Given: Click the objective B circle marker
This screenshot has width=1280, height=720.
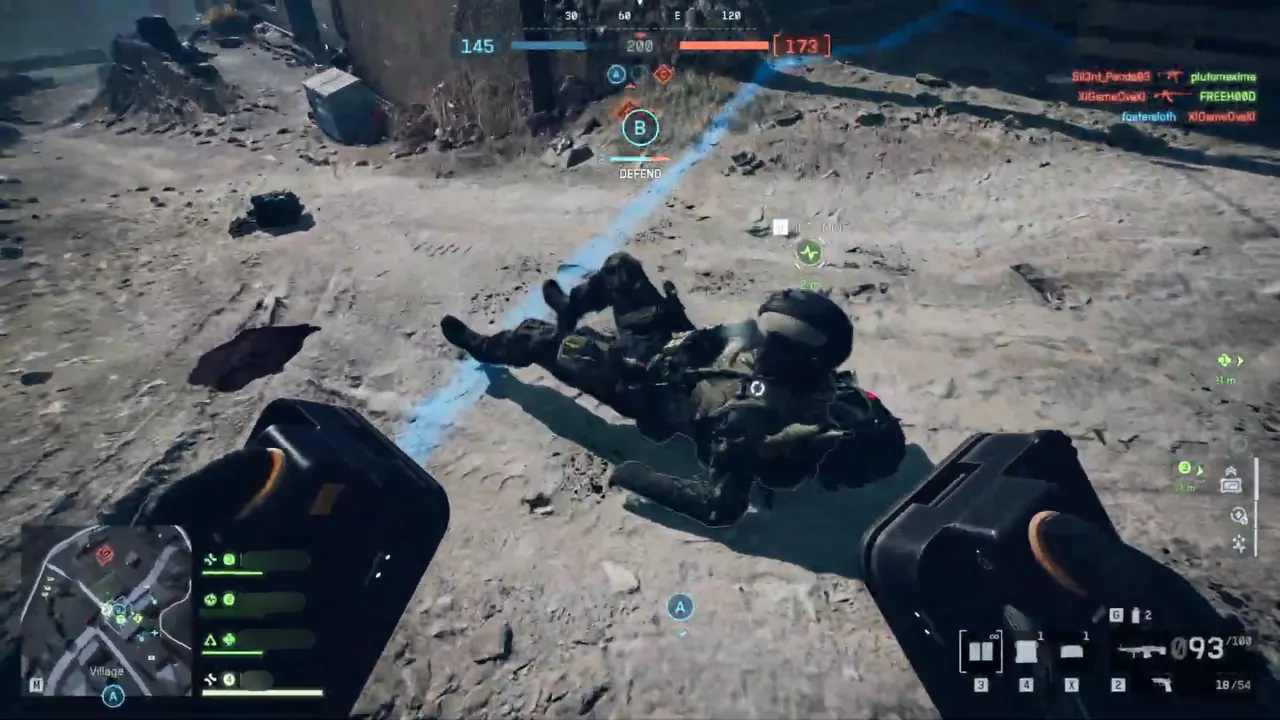Looking at the screenshot, I should tap(639, 128).
